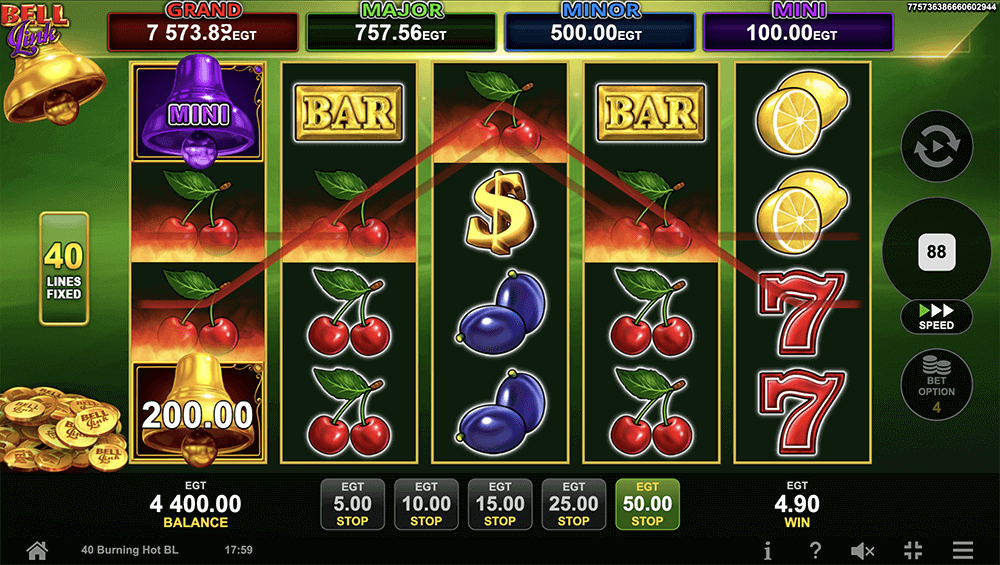Stop the spin with the 5.00 bet button

point(352,504)
